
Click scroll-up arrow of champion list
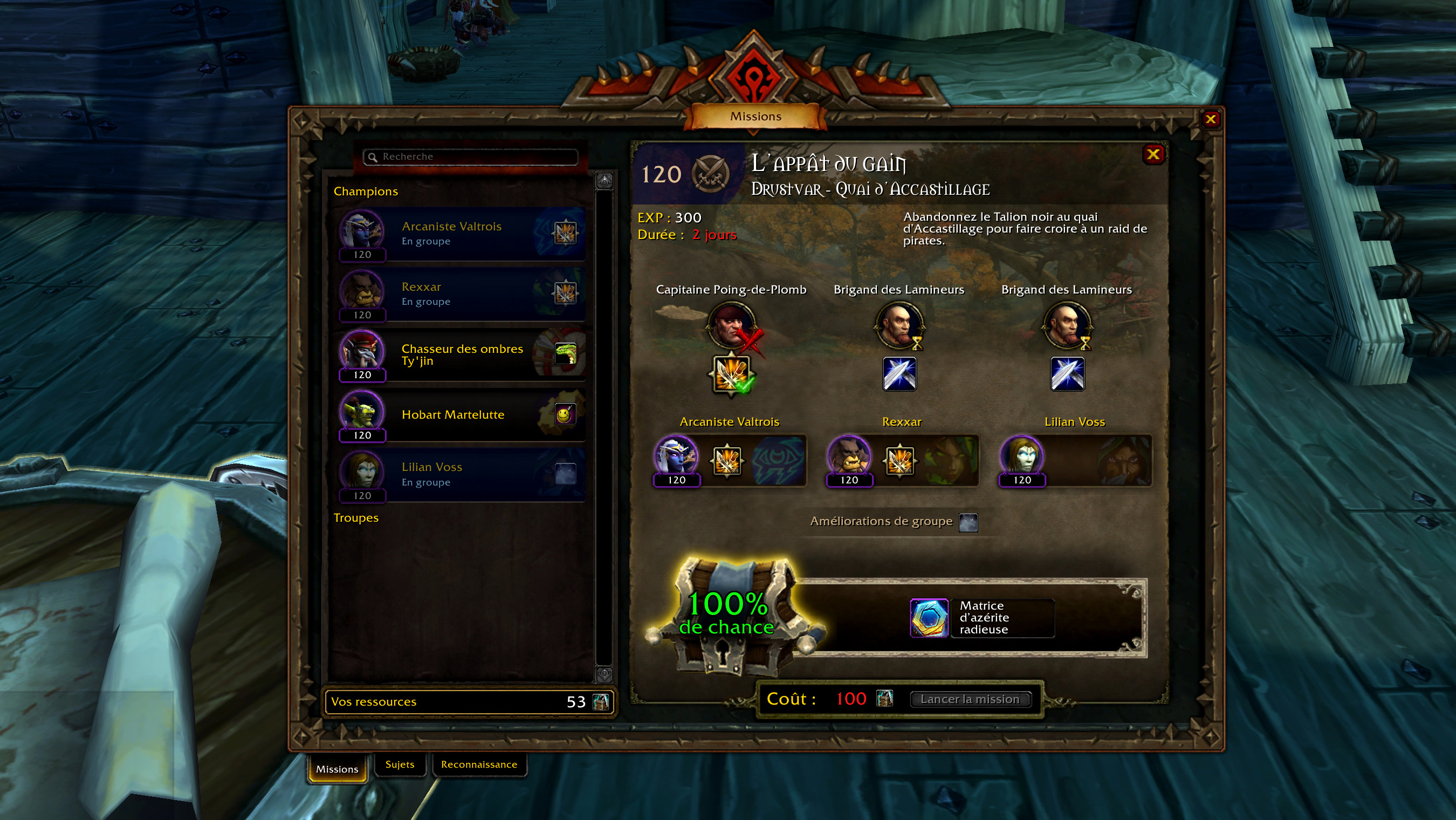pos(604,181)
